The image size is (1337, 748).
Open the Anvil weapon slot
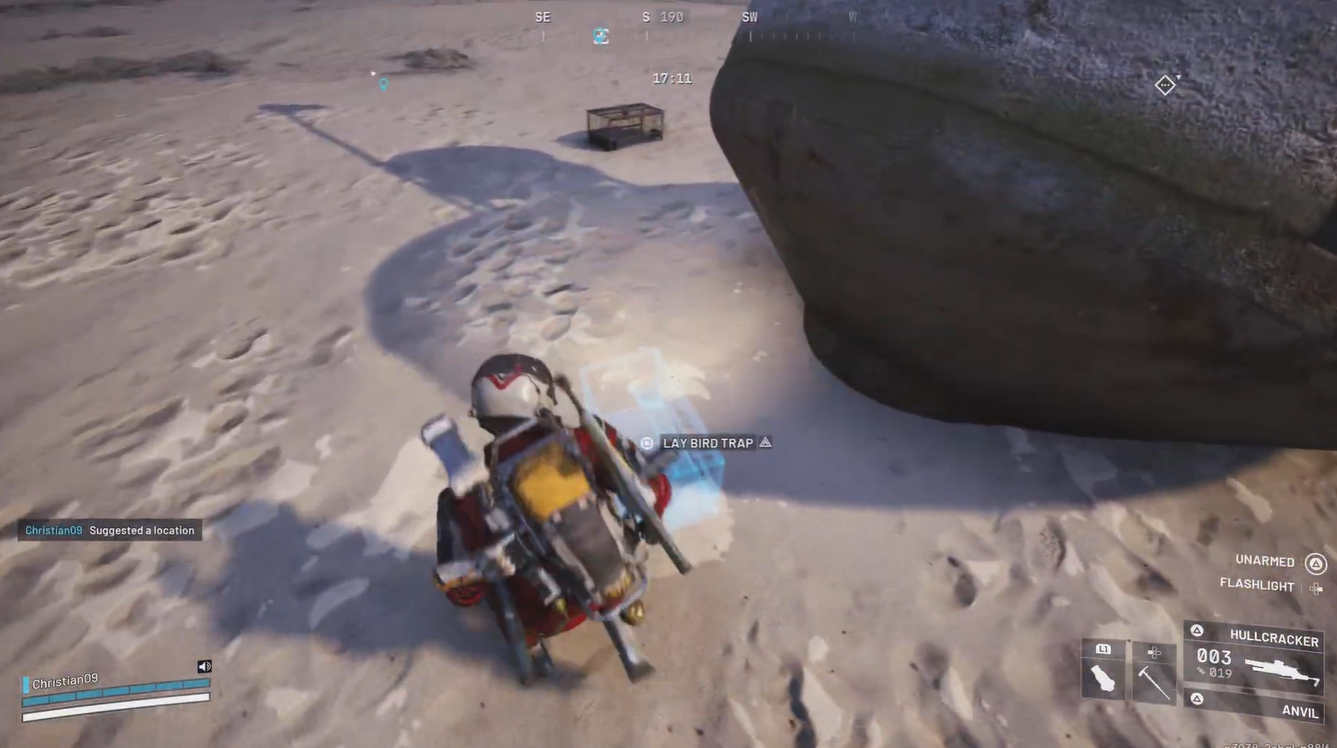click(x=1301, y=711)
